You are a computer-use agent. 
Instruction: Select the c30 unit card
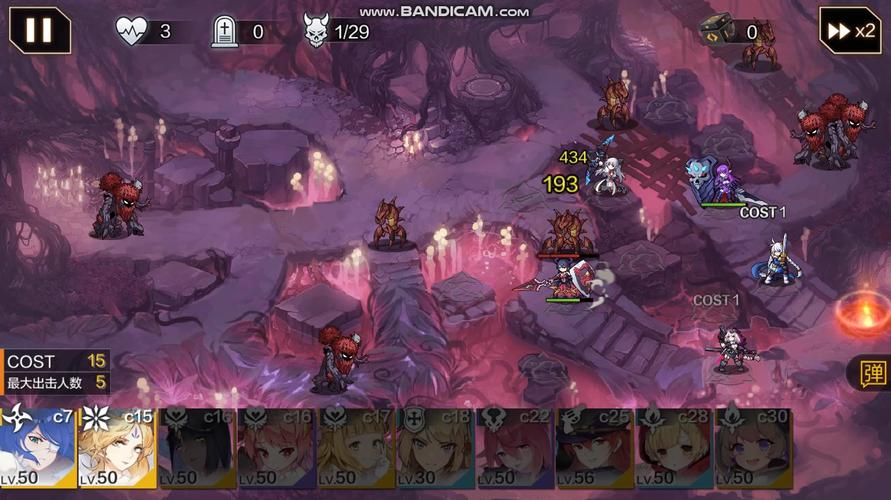click(x=754, y=448)
